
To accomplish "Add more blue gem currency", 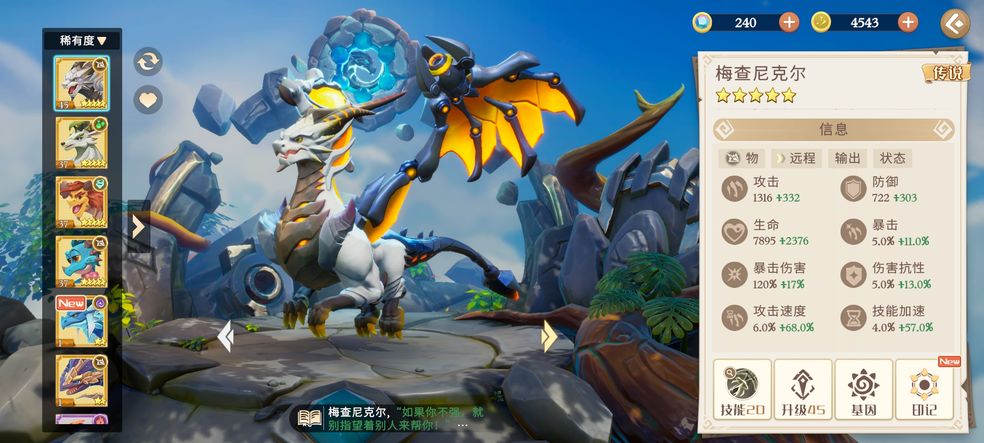I will 789,22.
